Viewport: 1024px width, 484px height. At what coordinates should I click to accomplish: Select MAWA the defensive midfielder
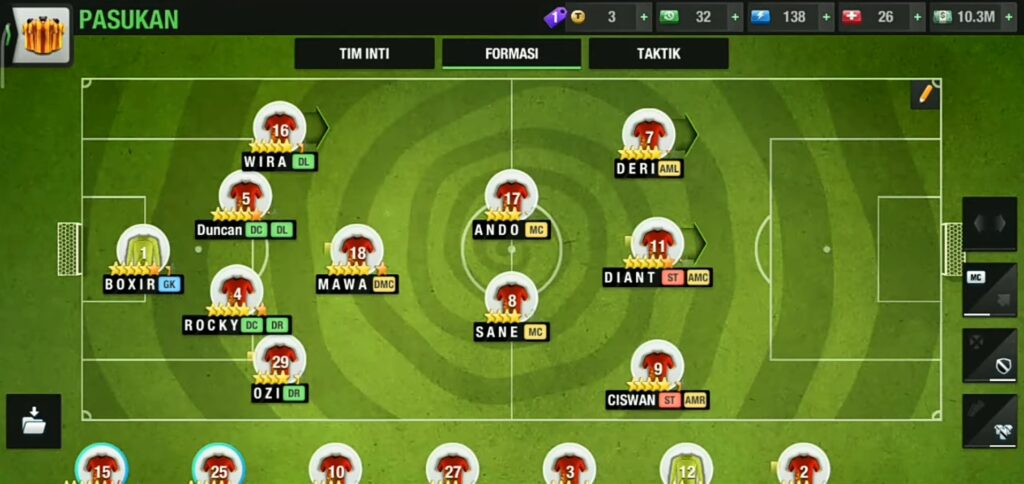coord(357,251)
